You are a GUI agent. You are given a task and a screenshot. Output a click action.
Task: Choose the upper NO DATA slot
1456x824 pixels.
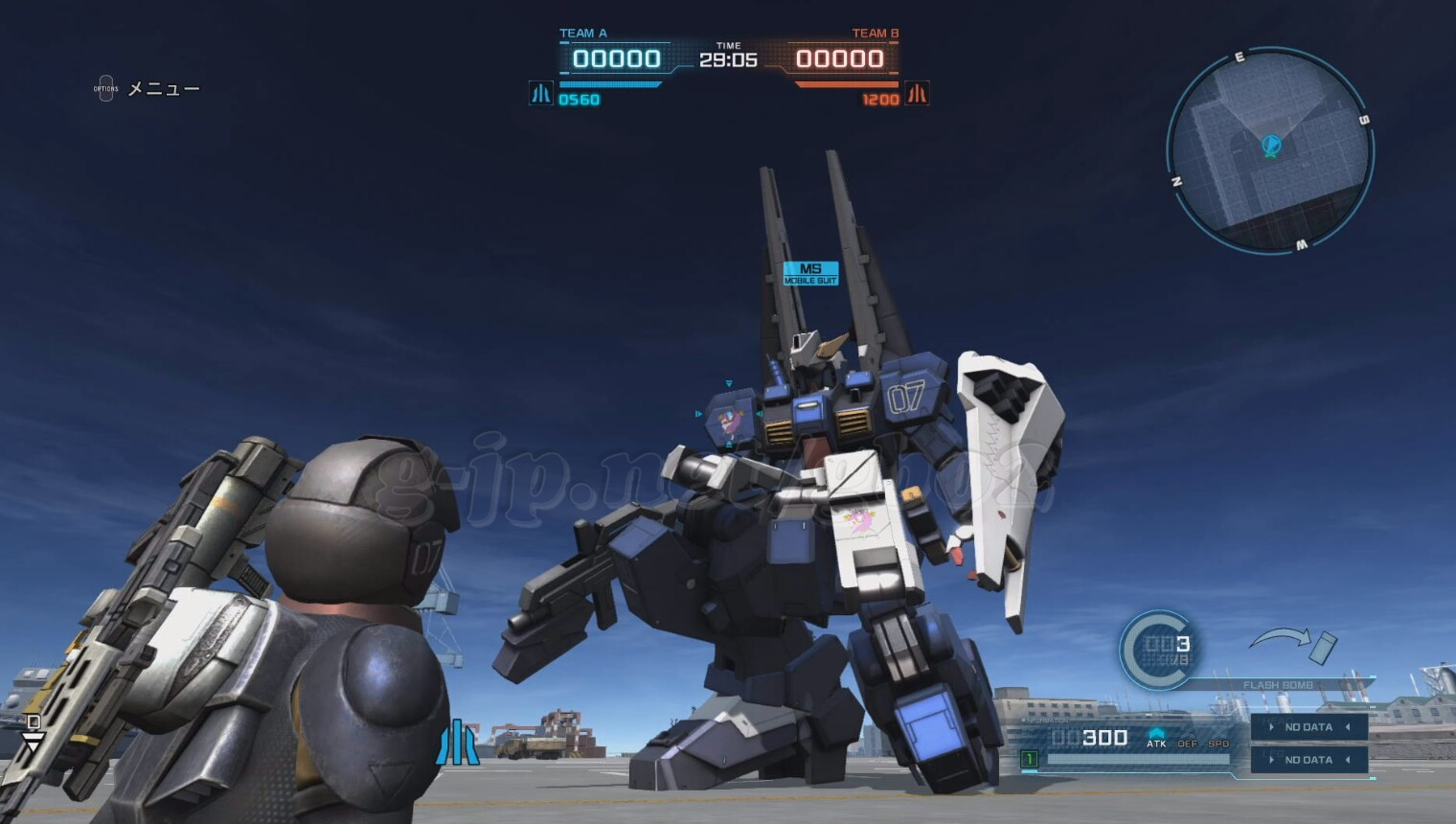click(1308, 727)
